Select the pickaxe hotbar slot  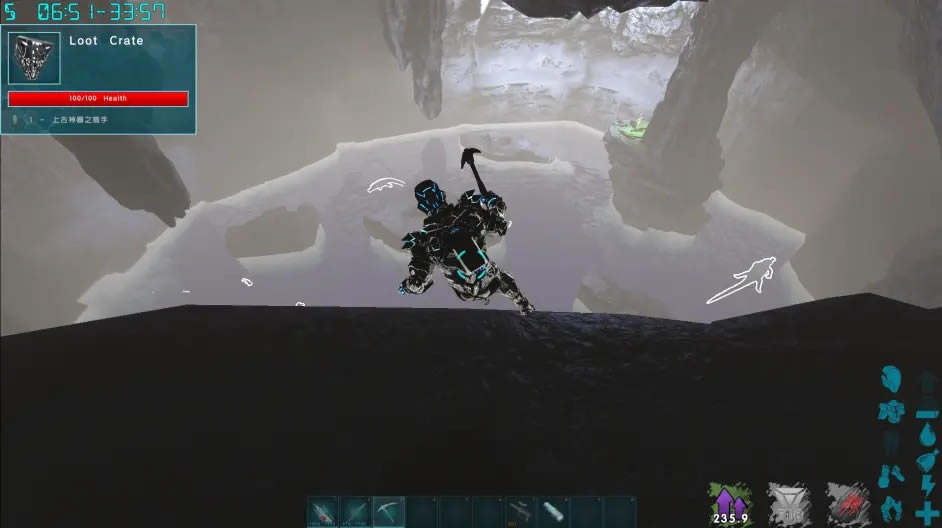pos(389,511)
